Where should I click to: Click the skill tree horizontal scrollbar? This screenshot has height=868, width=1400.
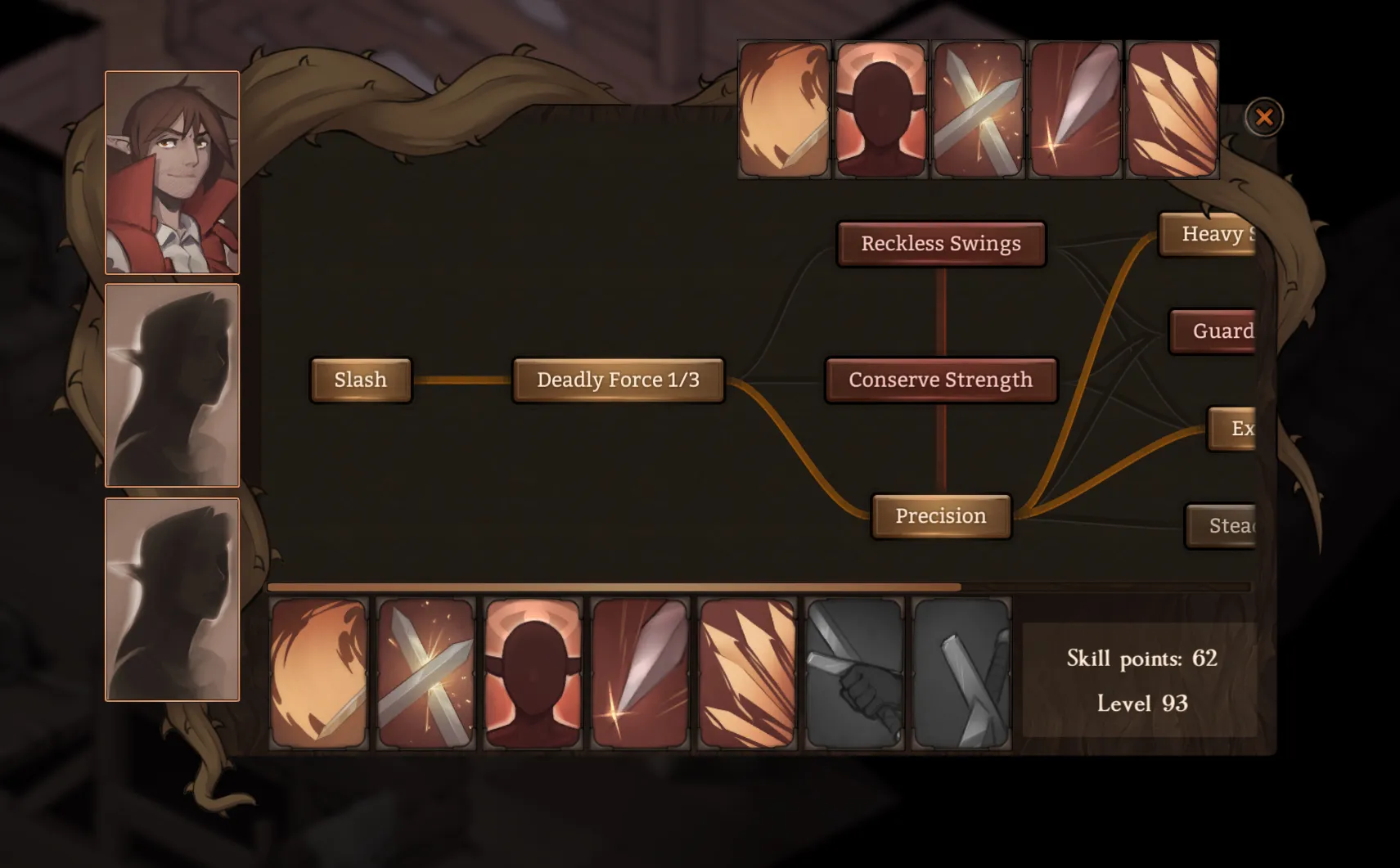(x=614, y=587)
